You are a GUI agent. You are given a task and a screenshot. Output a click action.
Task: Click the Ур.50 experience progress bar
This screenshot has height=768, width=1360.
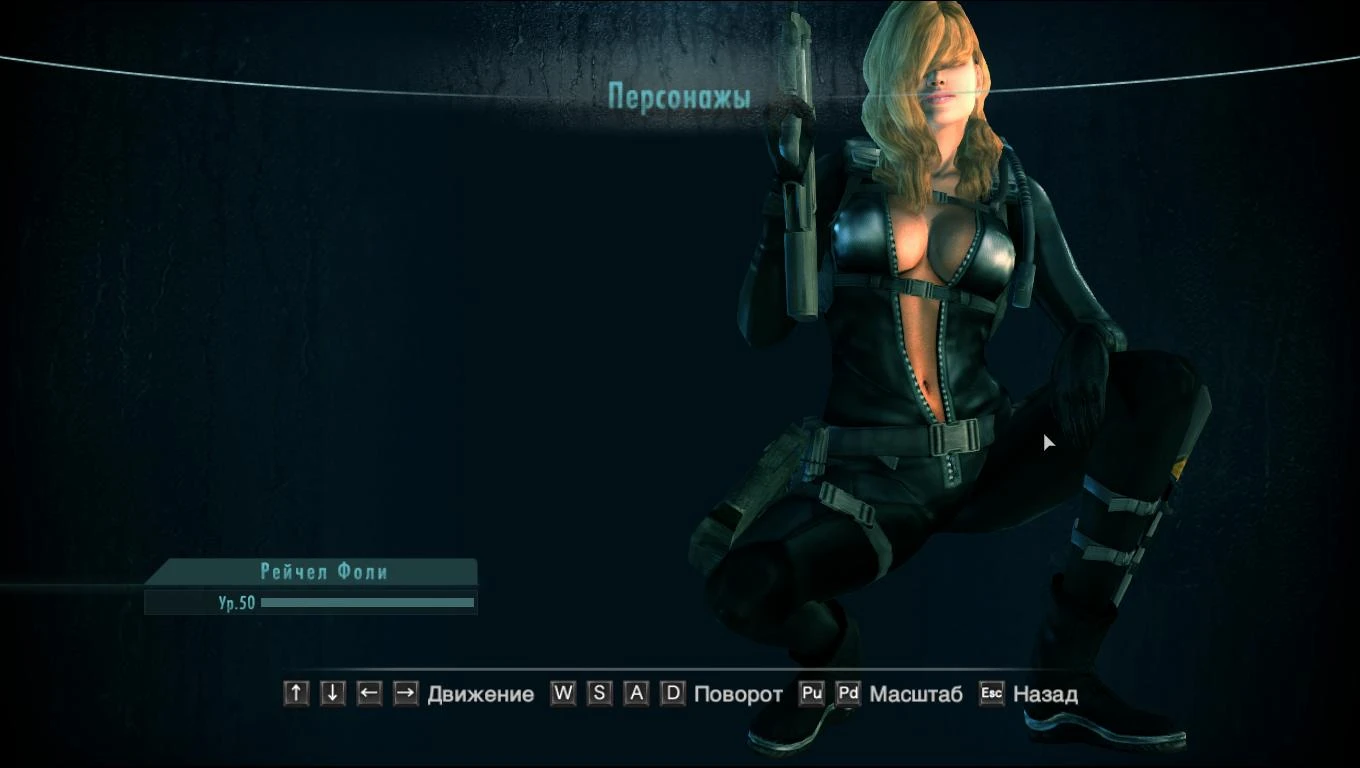click(x=367, y=602)
